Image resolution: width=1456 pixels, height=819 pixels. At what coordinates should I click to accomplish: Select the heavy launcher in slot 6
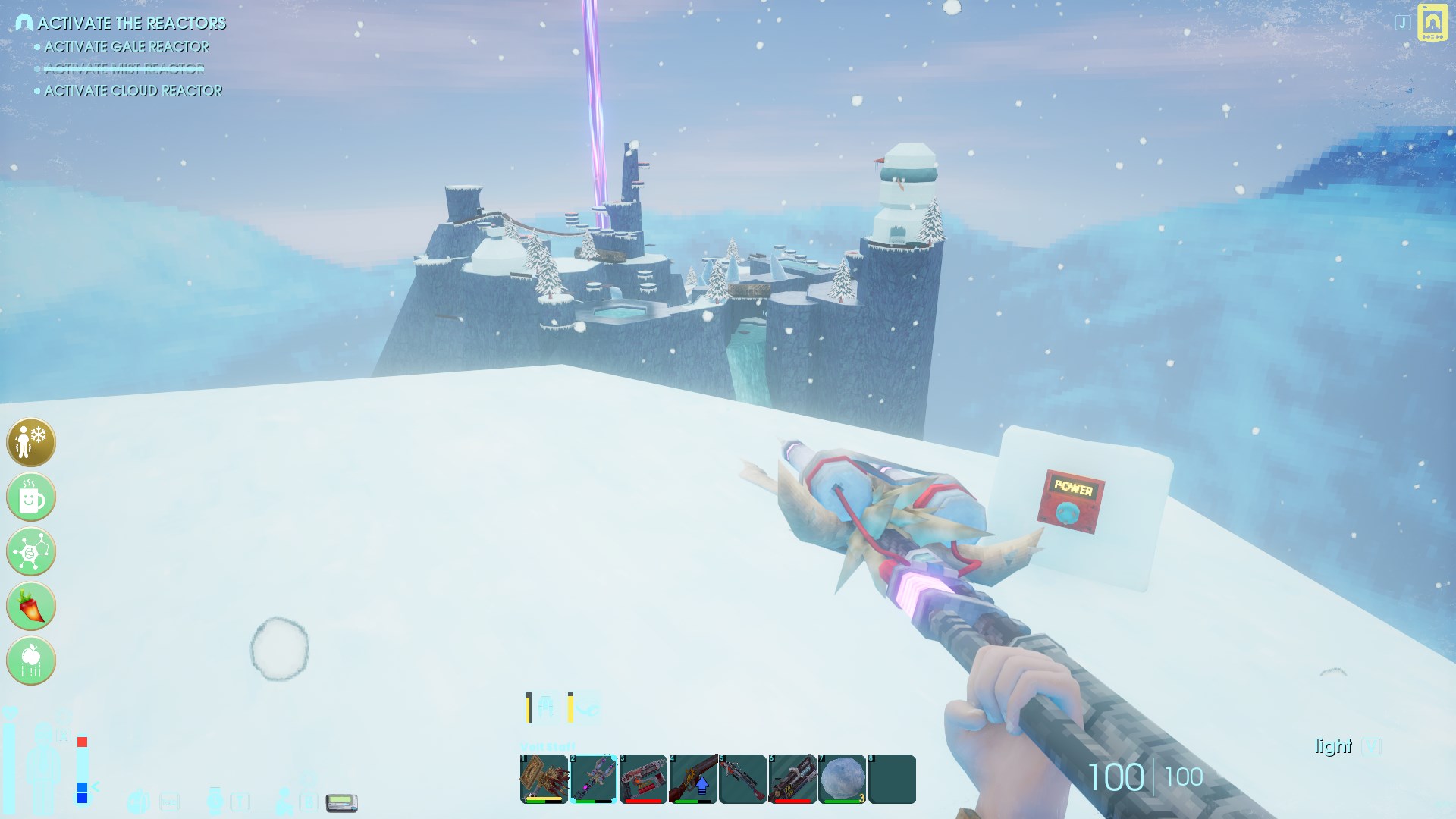(792, 779)
